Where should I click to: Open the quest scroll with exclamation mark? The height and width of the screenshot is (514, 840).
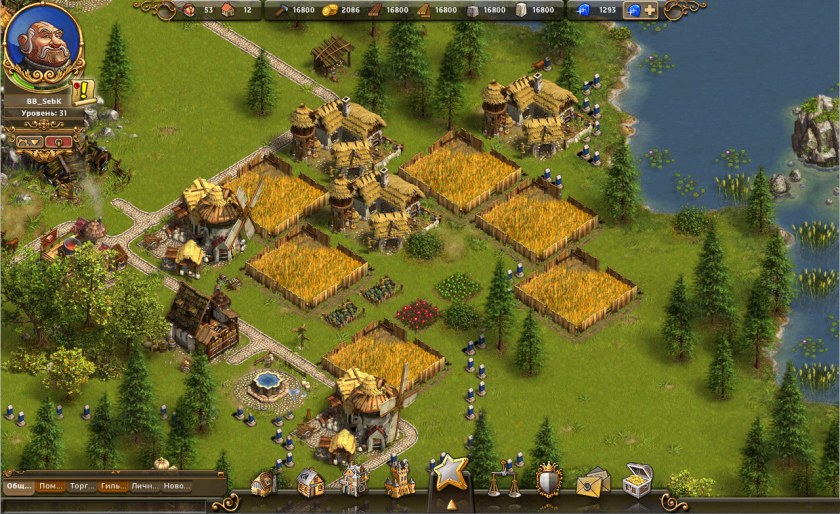[x=82, y=92]
